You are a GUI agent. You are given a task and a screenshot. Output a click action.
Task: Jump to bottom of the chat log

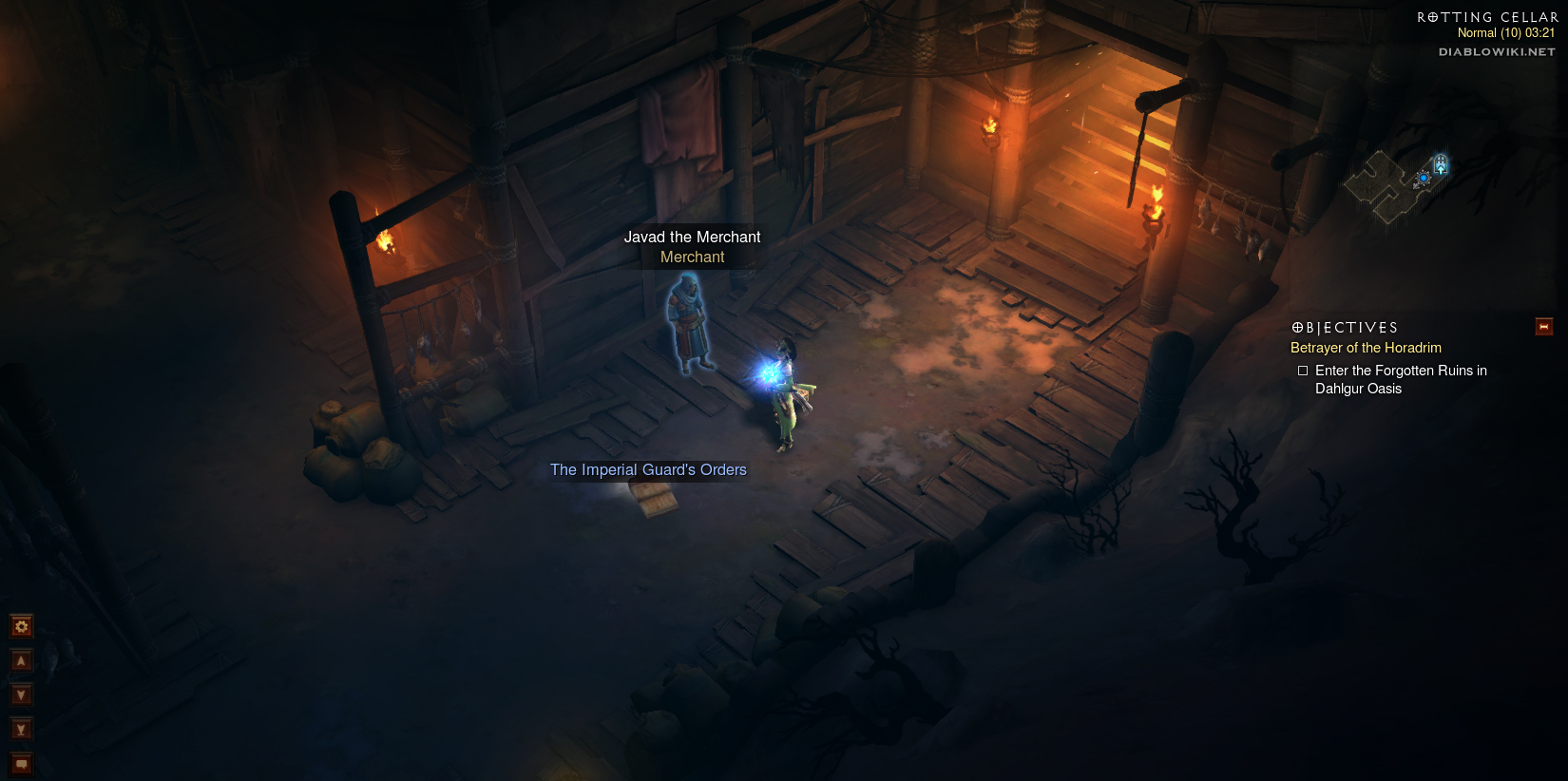point(21,729)
